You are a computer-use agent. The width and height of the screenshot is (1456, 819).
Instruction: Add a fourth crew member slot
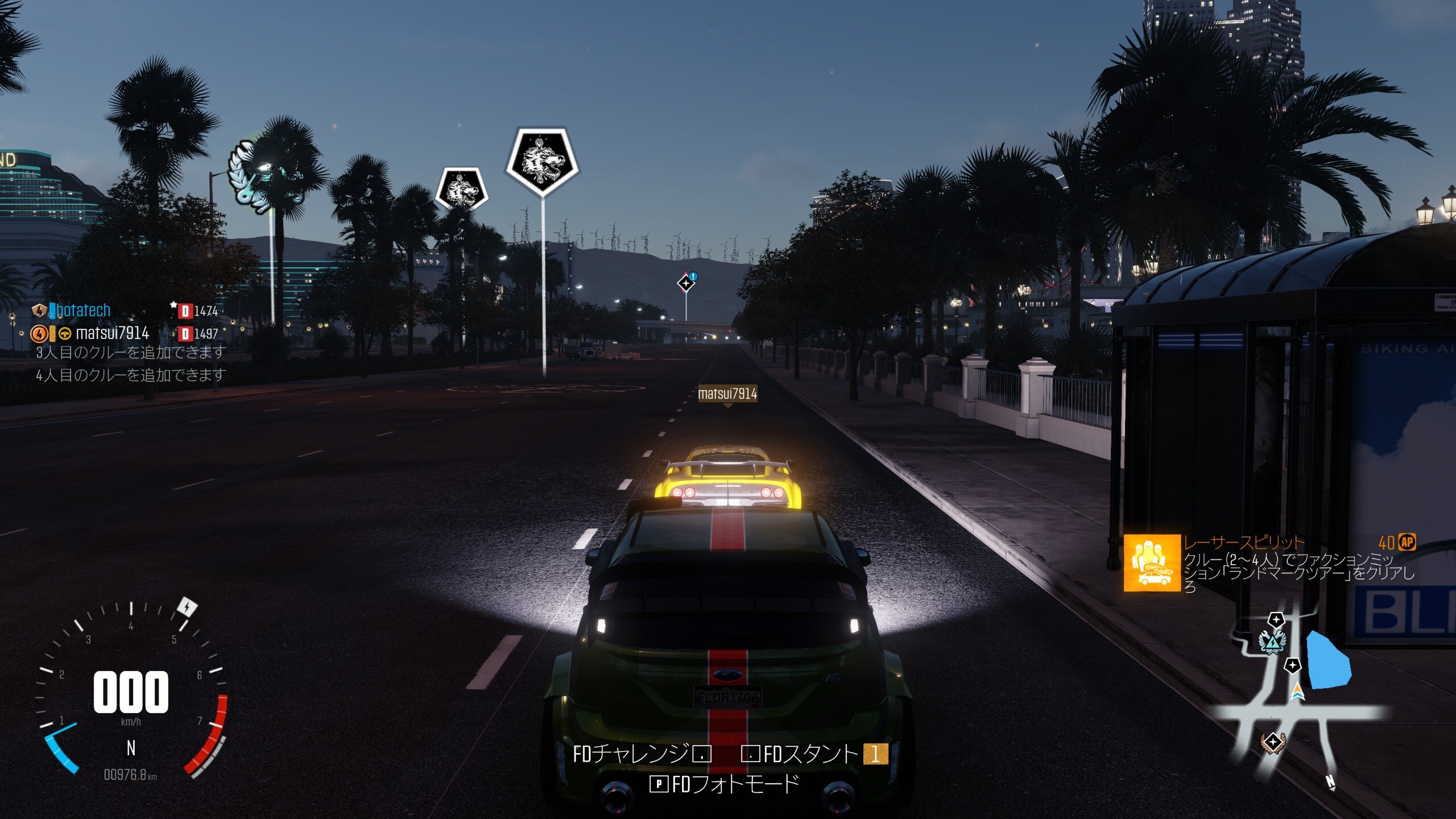131,375
